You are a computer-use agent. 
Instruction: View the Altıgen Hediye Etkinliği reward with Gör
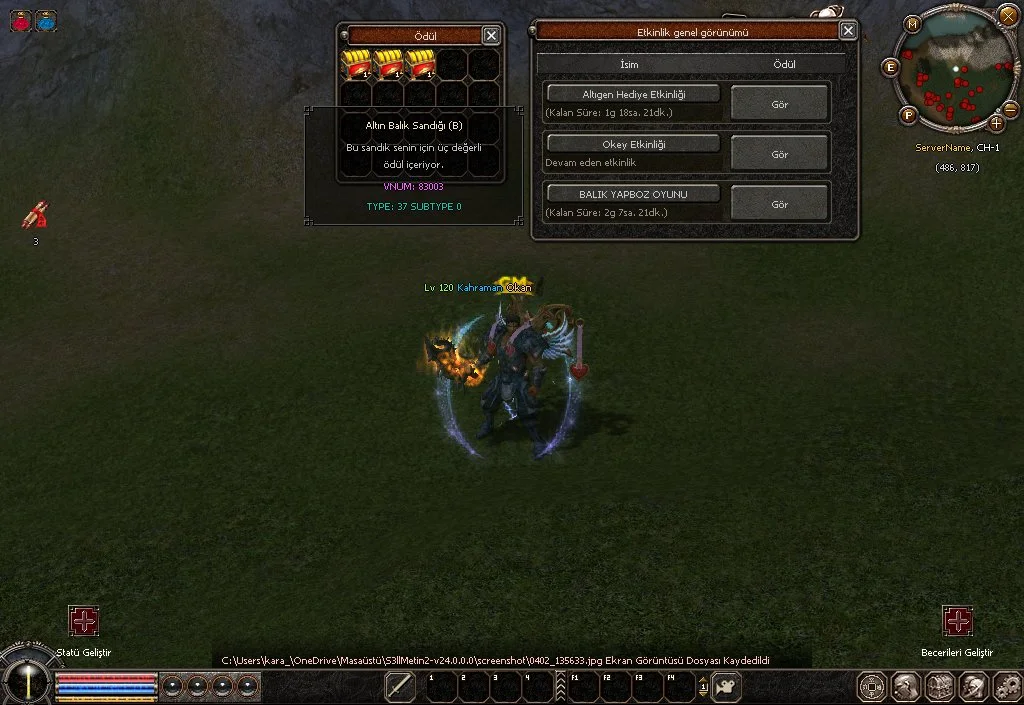pos(780,103)
